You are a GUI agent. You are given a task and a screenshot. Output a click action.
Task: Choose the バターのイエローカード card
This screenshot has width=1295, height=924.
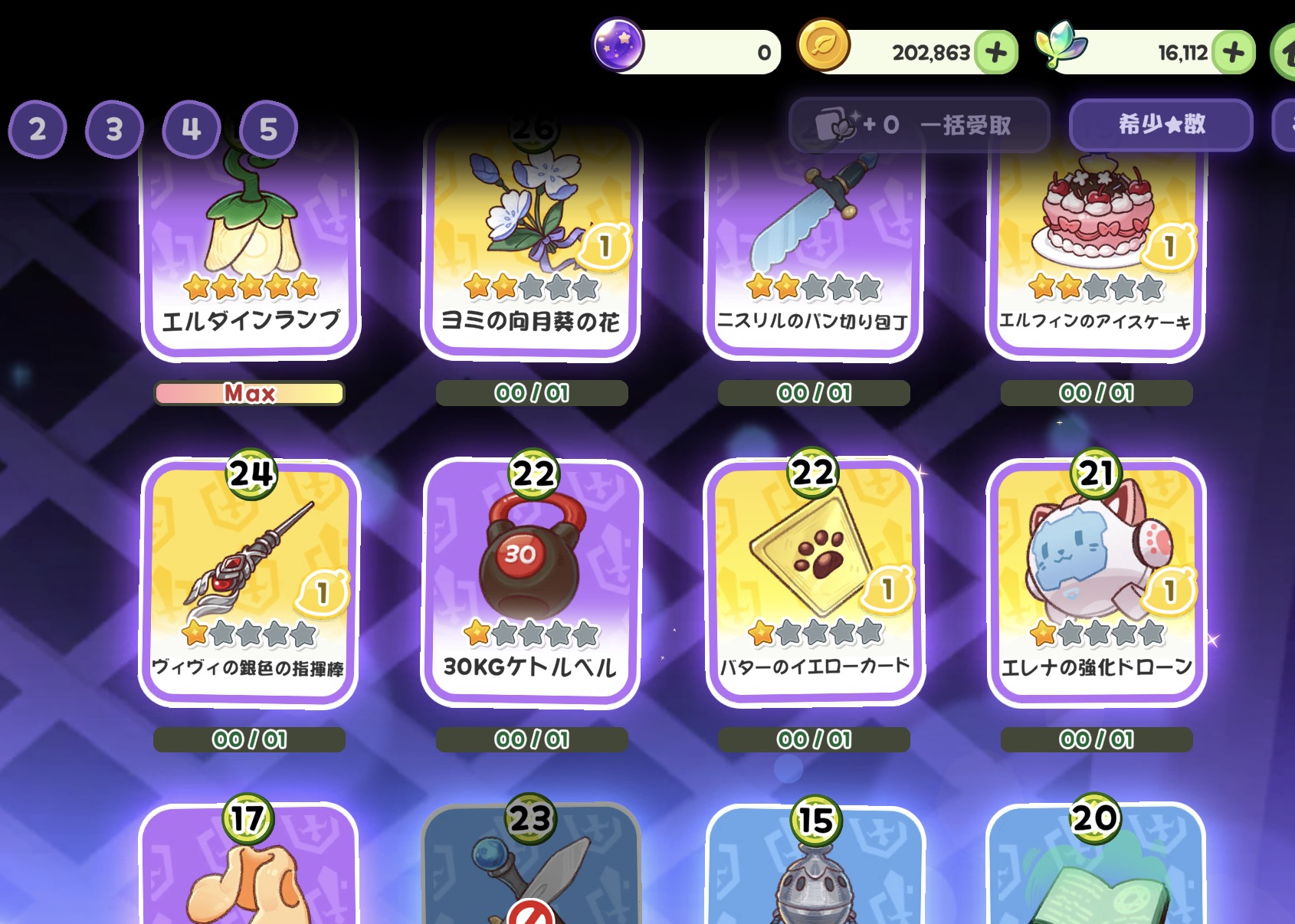[814, 582]
